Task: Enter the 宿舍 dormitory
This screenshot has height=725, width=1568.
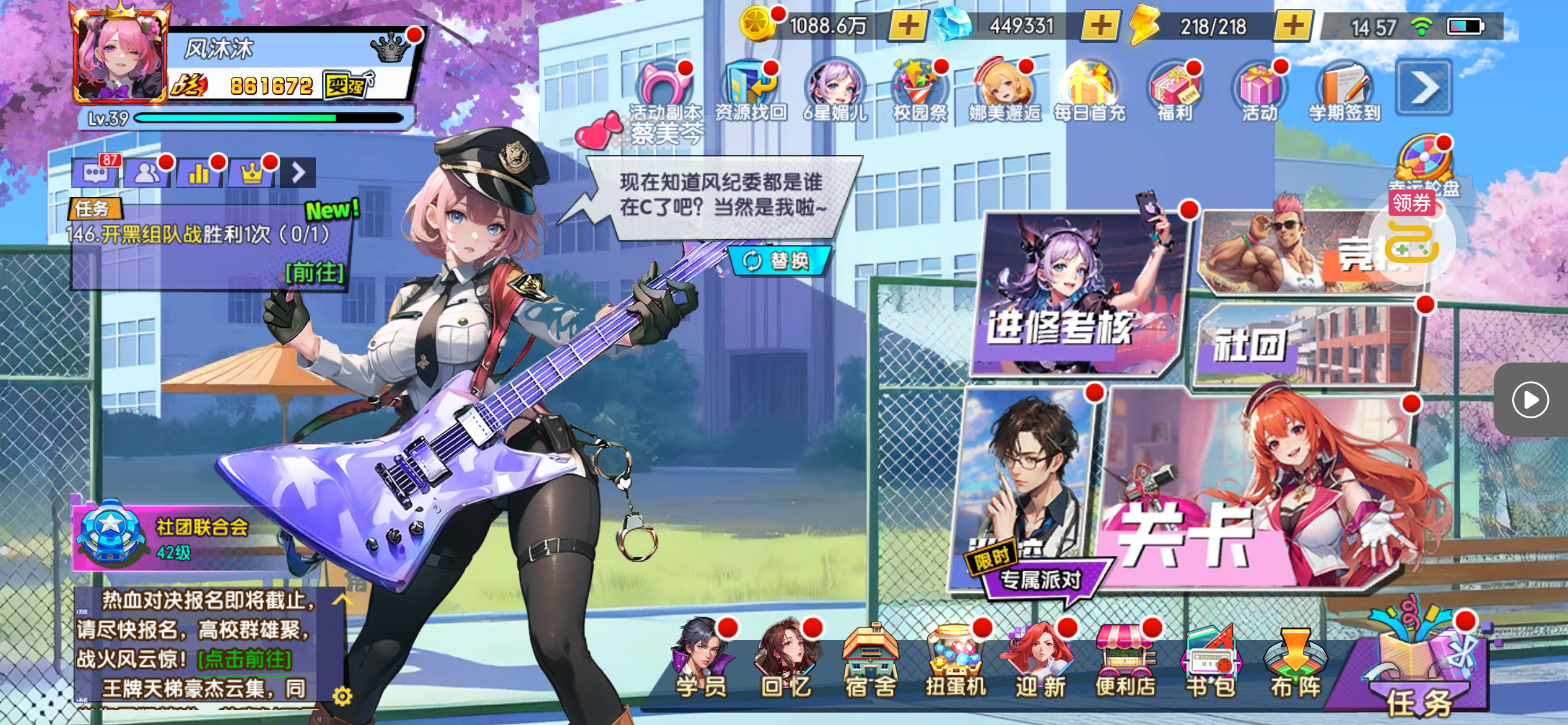Action: 871,661
